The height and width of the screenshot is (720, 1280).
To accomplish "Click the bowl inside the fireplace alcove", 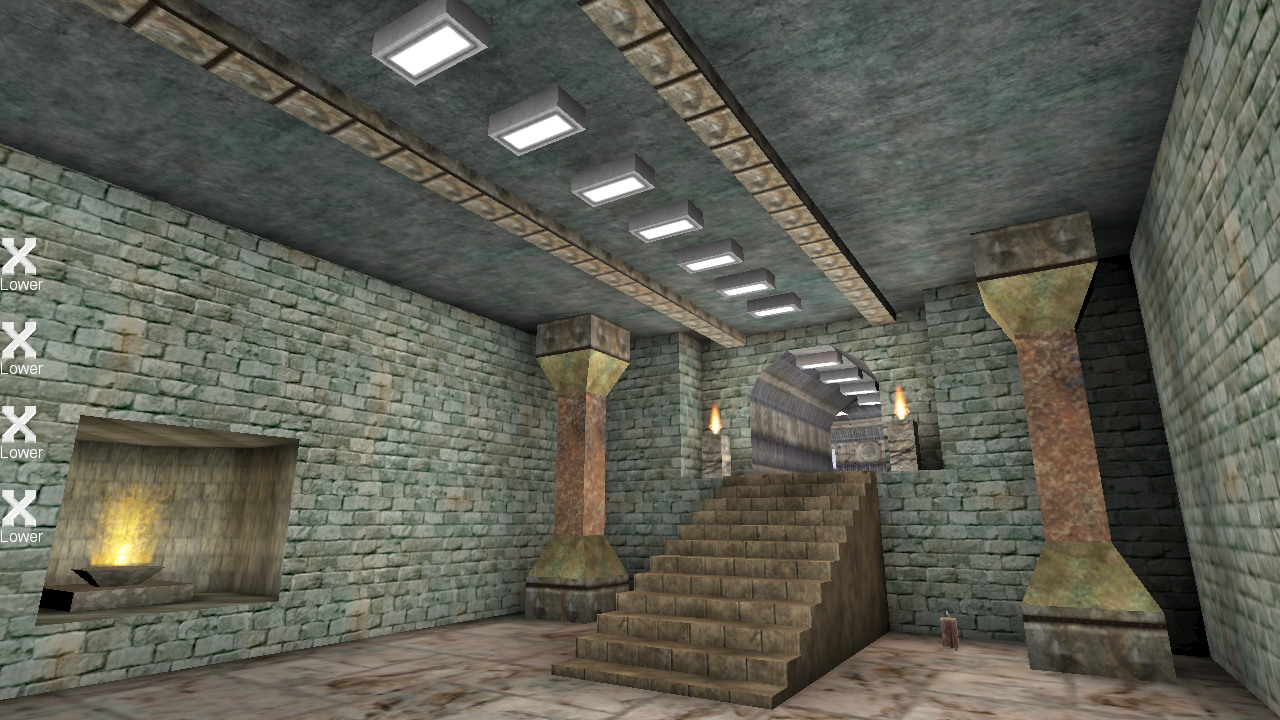I will [x=120, y=575].
